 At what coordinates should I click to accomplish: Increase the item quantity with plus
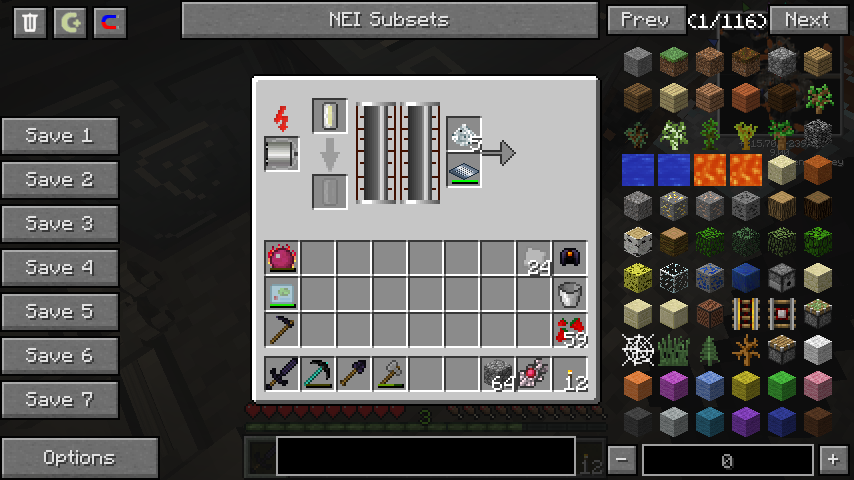832,460
